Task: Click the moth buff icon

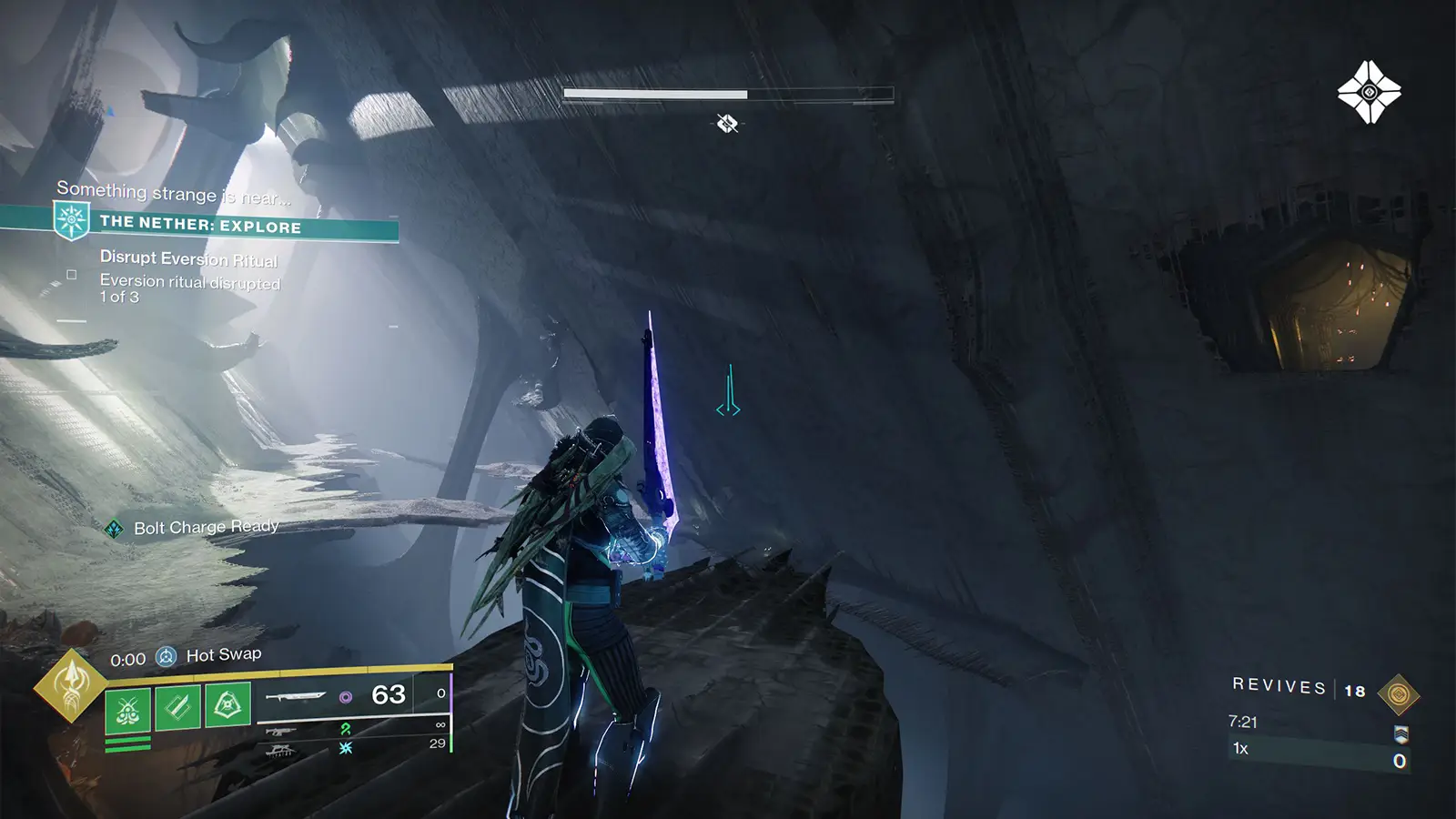Action: tap(129, 711)
